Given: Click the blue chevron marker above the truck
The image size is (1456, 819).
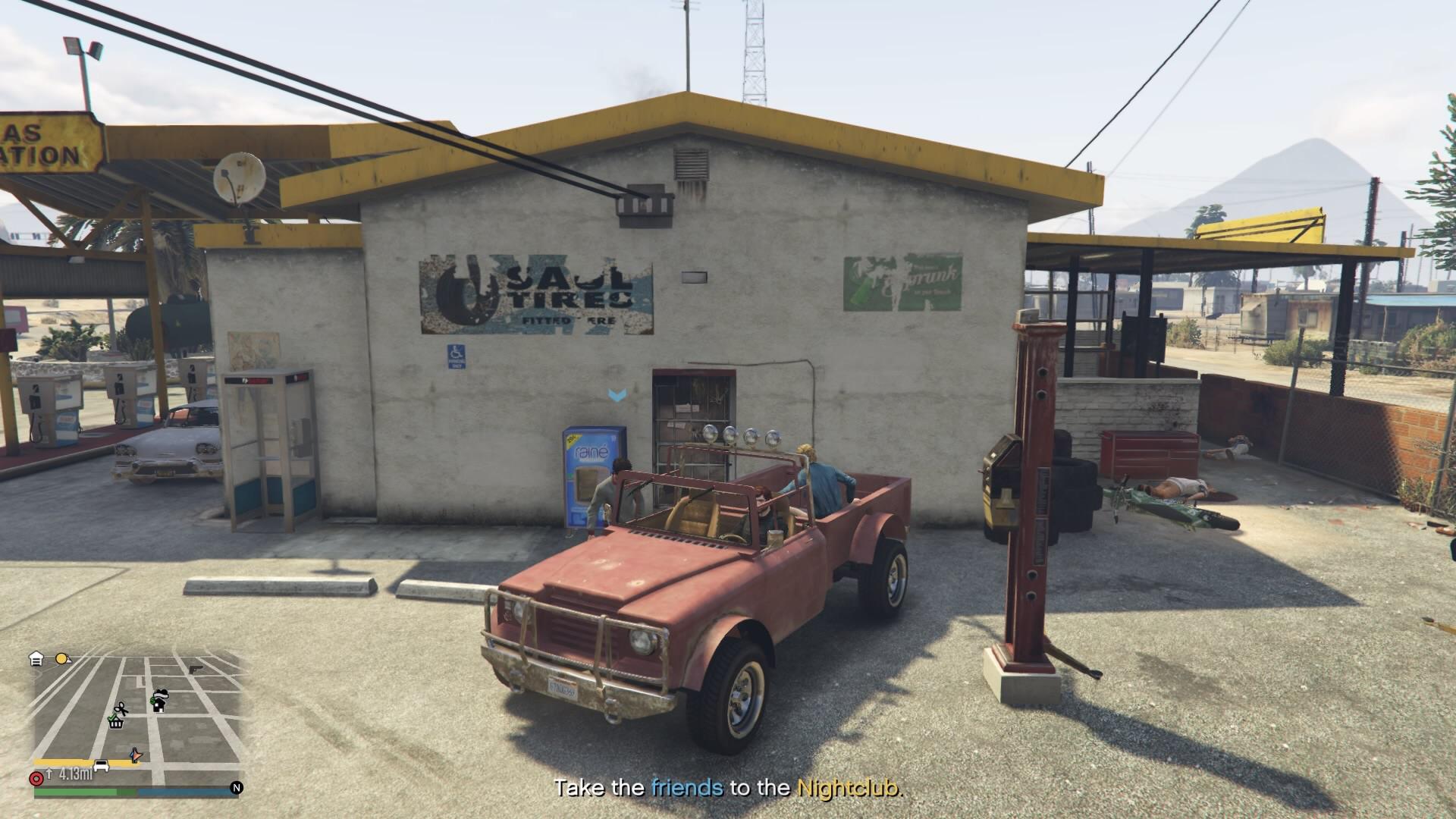Looking at the screenshot, I should pos(616,394).
